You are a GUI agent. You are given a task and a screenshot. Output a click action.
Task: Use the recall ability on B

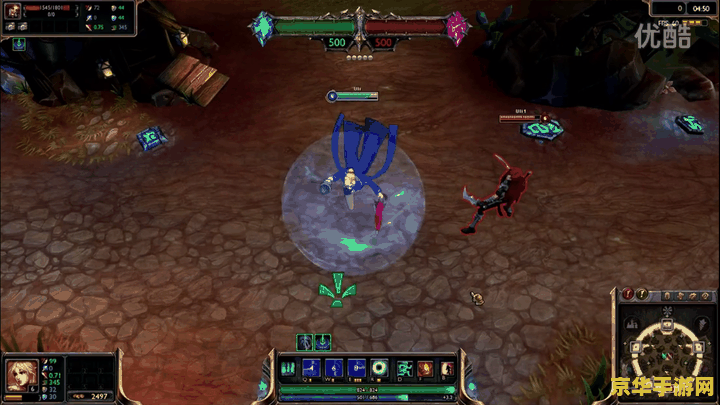pos(445,367)
